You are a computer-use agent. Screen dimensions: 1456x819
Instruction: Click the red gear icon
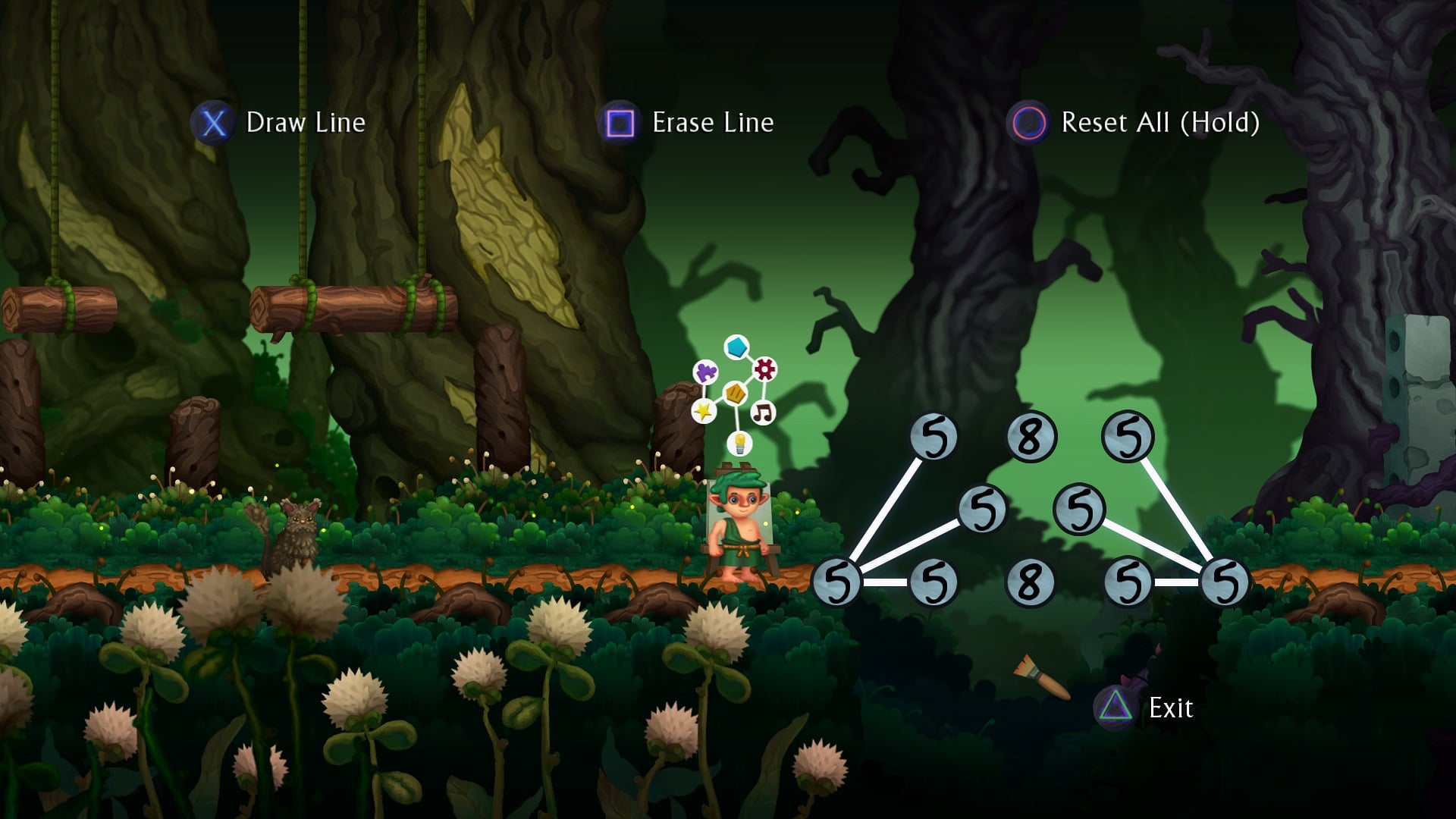coord(764,369)
